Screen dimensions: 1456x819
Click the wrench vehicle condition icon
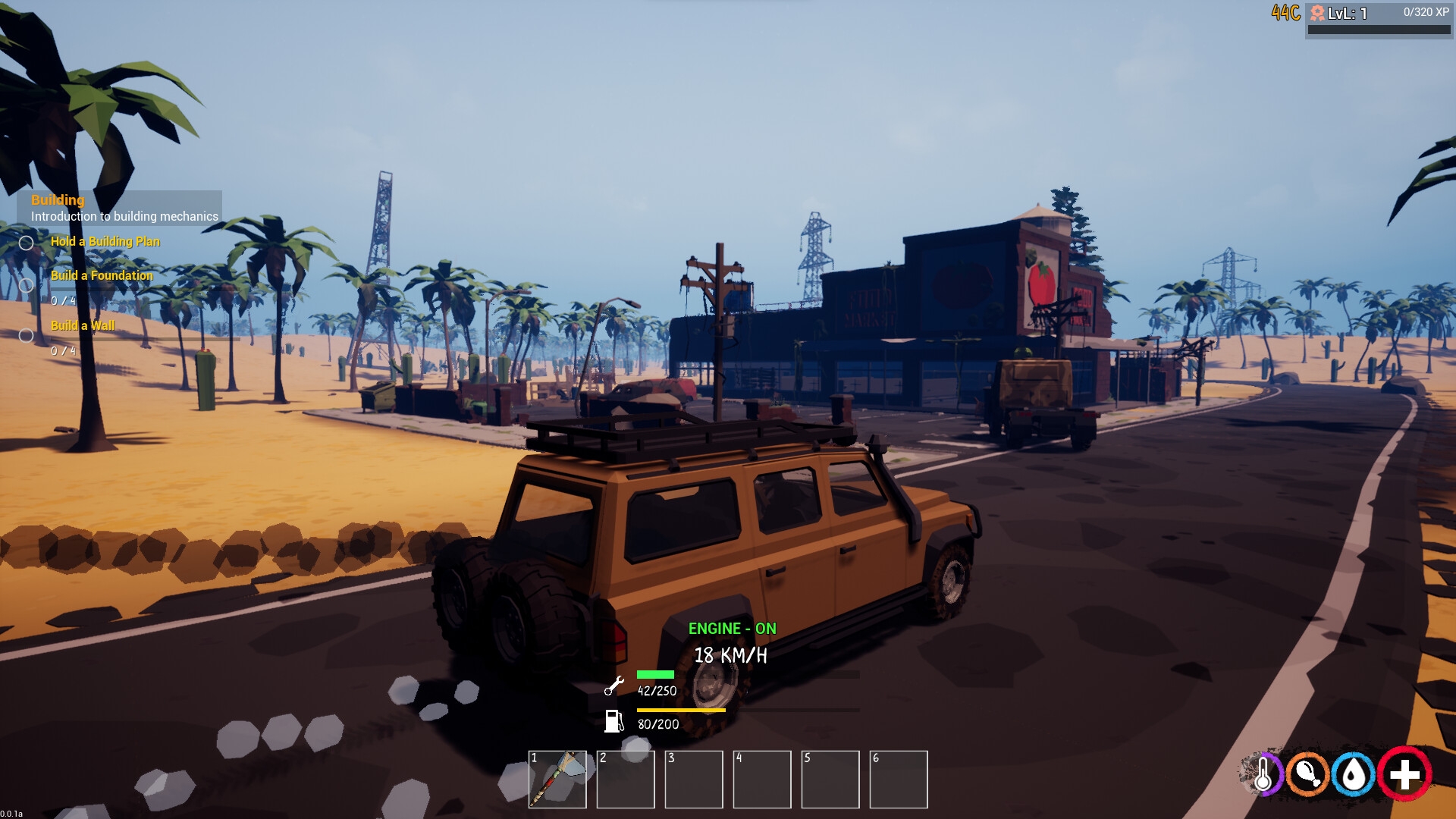point(613,687)
